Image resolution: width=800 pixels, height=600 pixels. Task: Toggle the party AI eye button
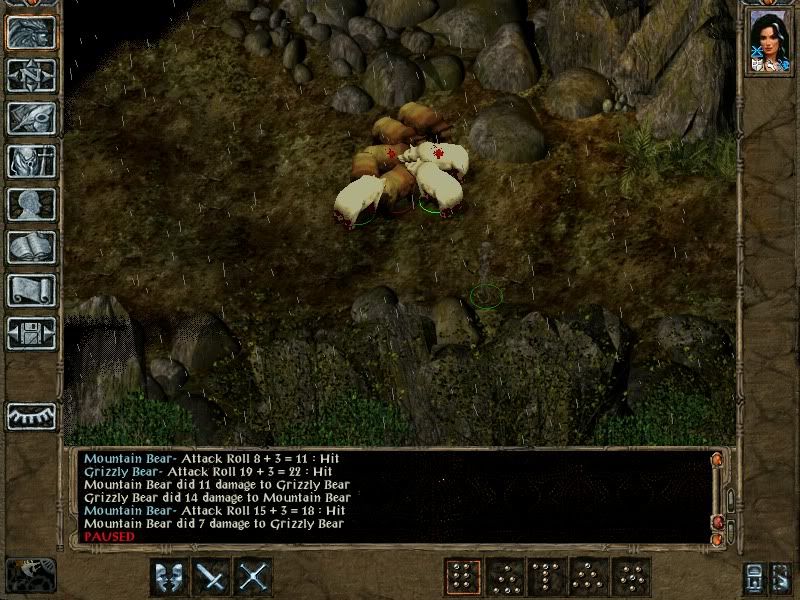pos(31,416)
